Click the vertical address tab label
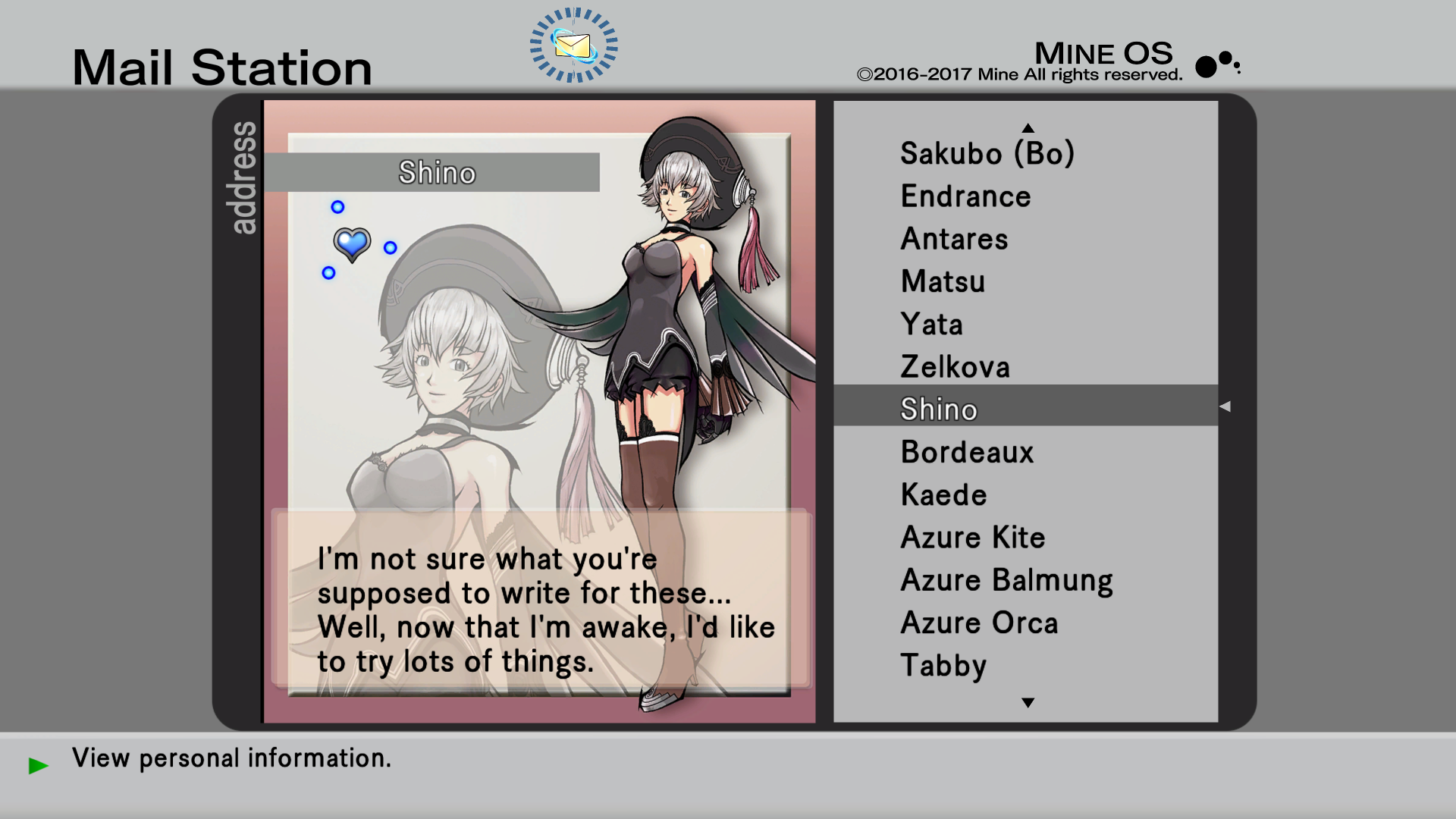The height and width of the screenshot is (819, 1456). pyautogui.click(x=243, y=178)
